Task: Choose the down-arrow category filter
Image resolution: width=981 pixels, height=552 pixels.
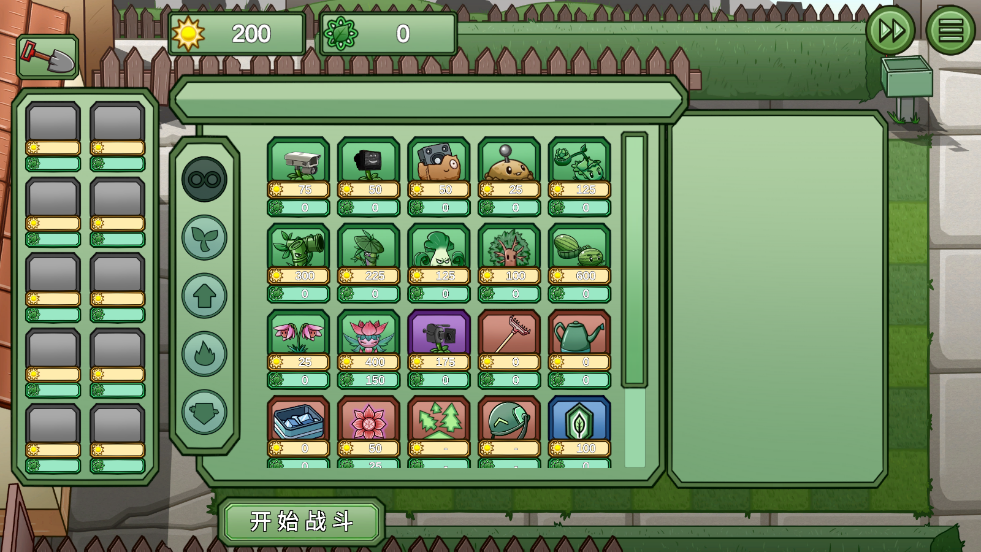Action: (x=205, y=412)
